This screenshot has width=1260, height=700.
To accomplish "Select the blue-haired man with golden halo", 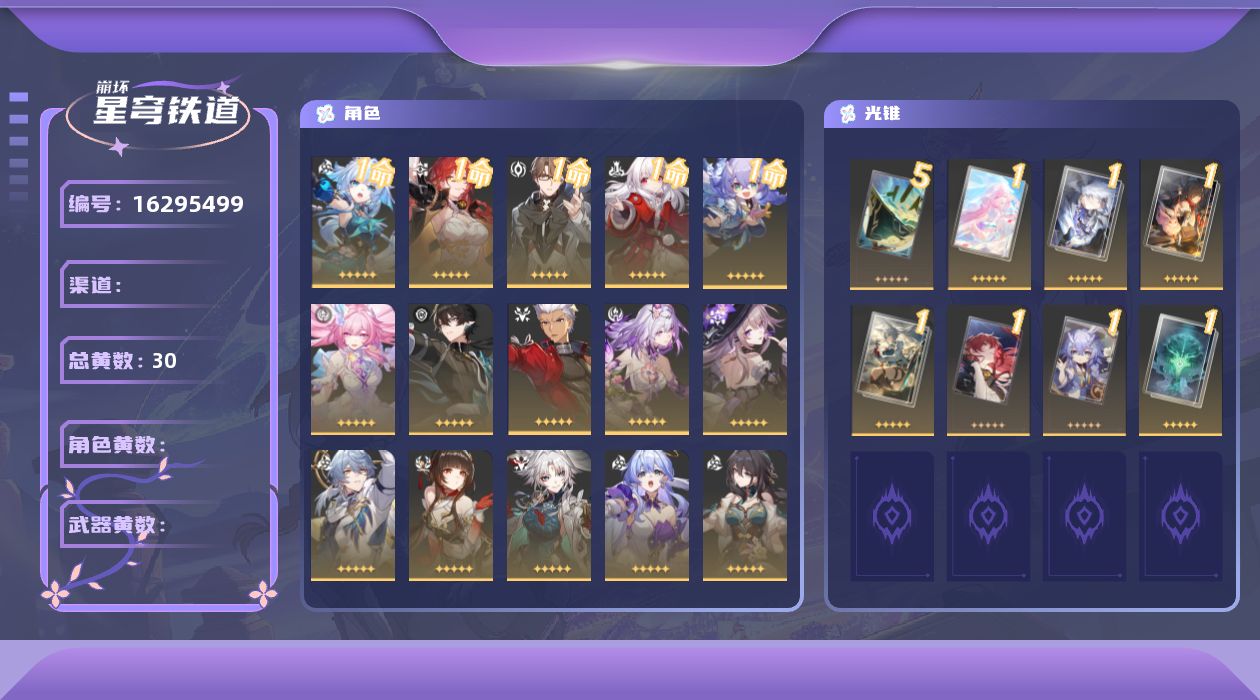I will tap(353, 515).
